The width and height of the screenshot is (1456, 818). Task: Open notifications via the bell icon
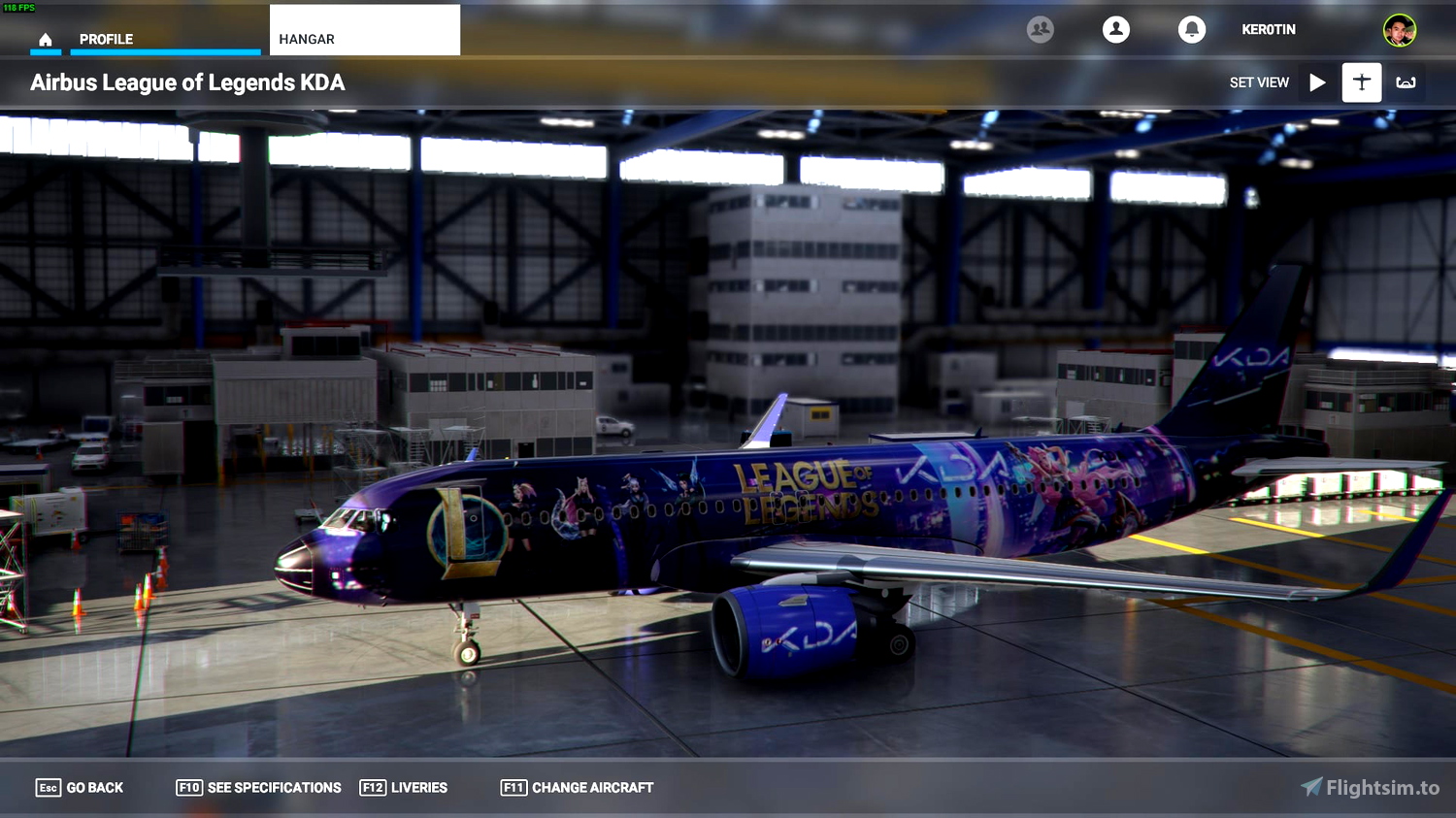point(1192,29)
